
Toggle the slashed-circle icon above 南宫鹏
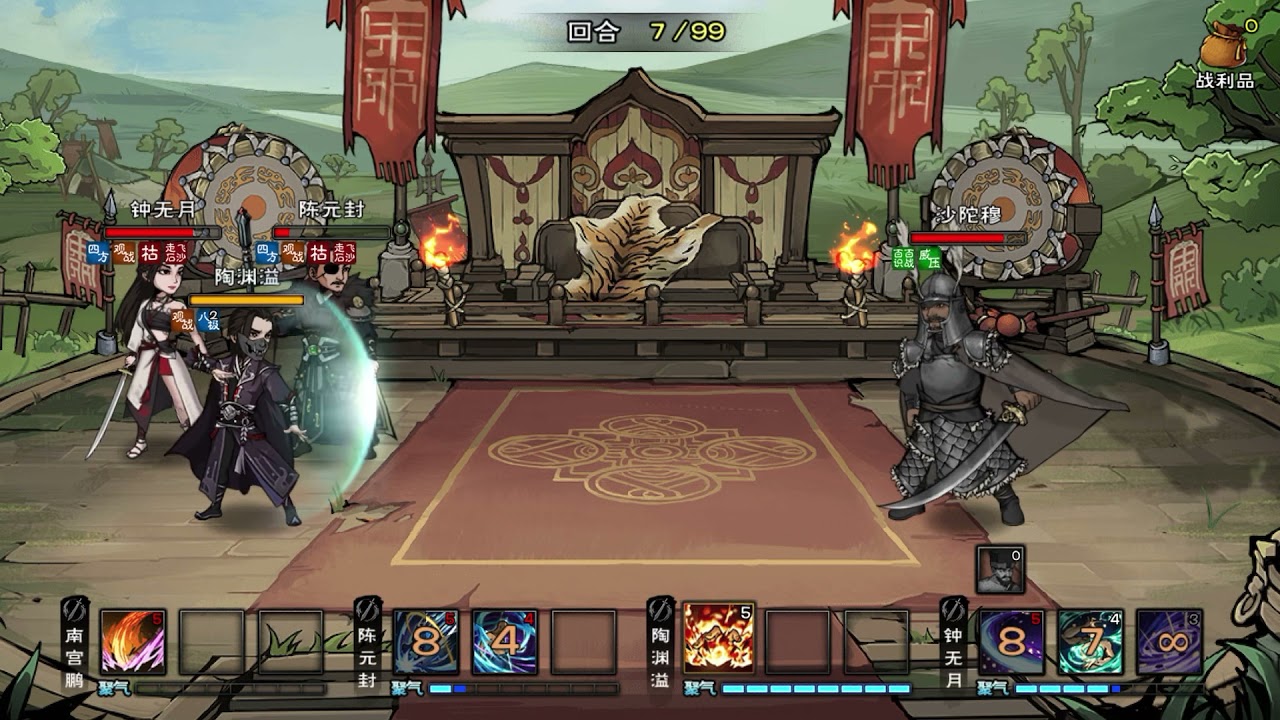tap(75, 609)
